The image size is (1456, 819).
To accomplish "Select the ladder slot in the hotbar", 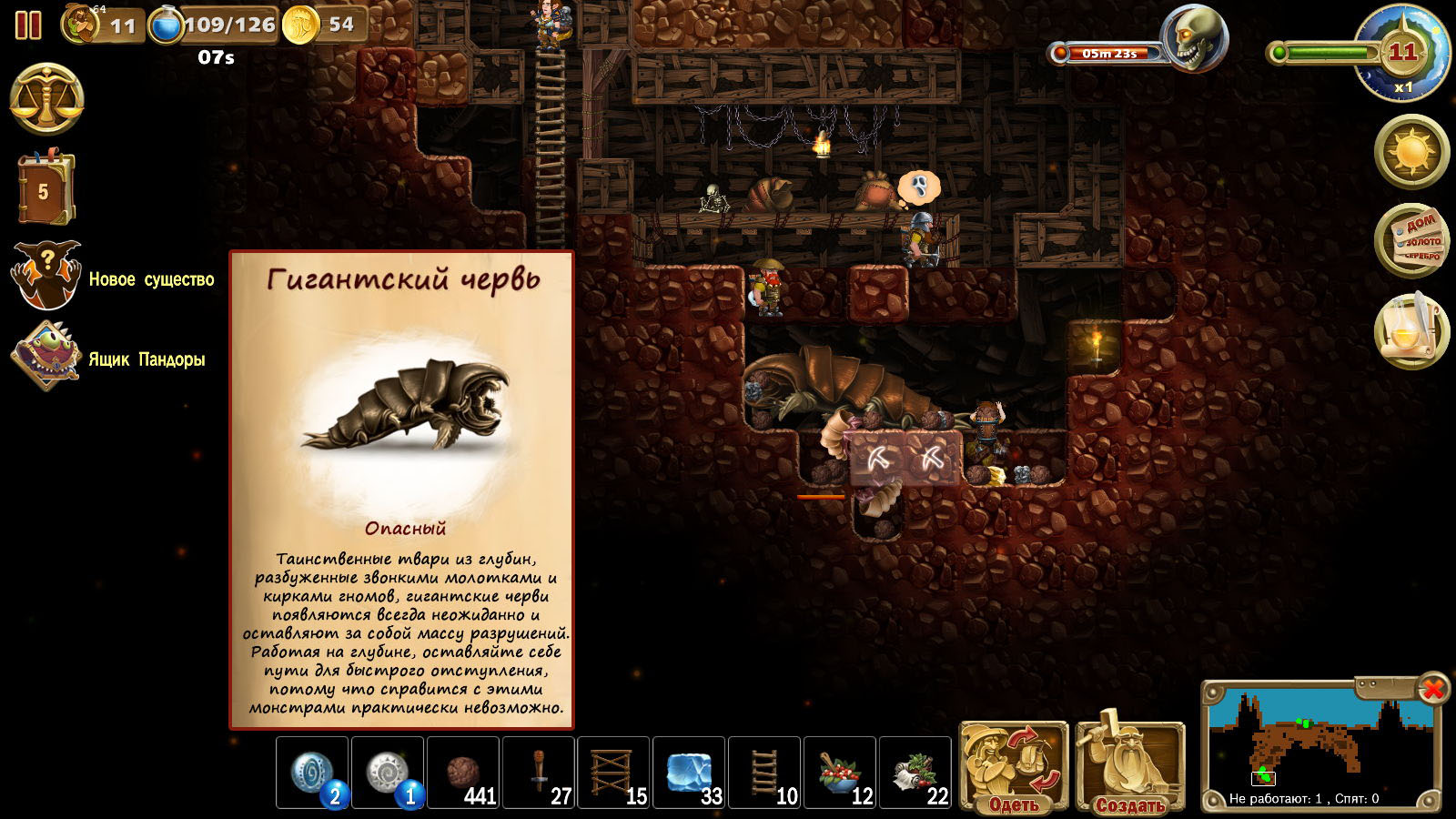I will 764,773.
